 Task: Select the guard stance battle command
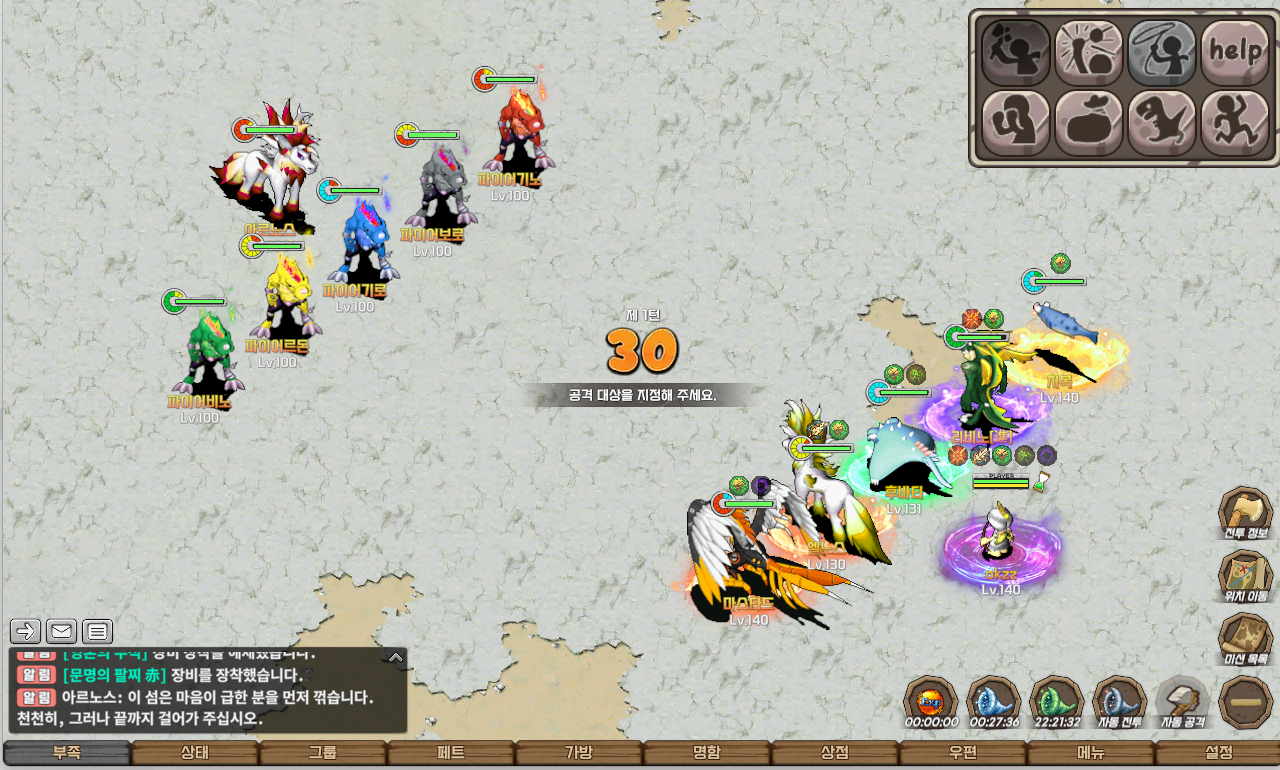[1016, 122]
